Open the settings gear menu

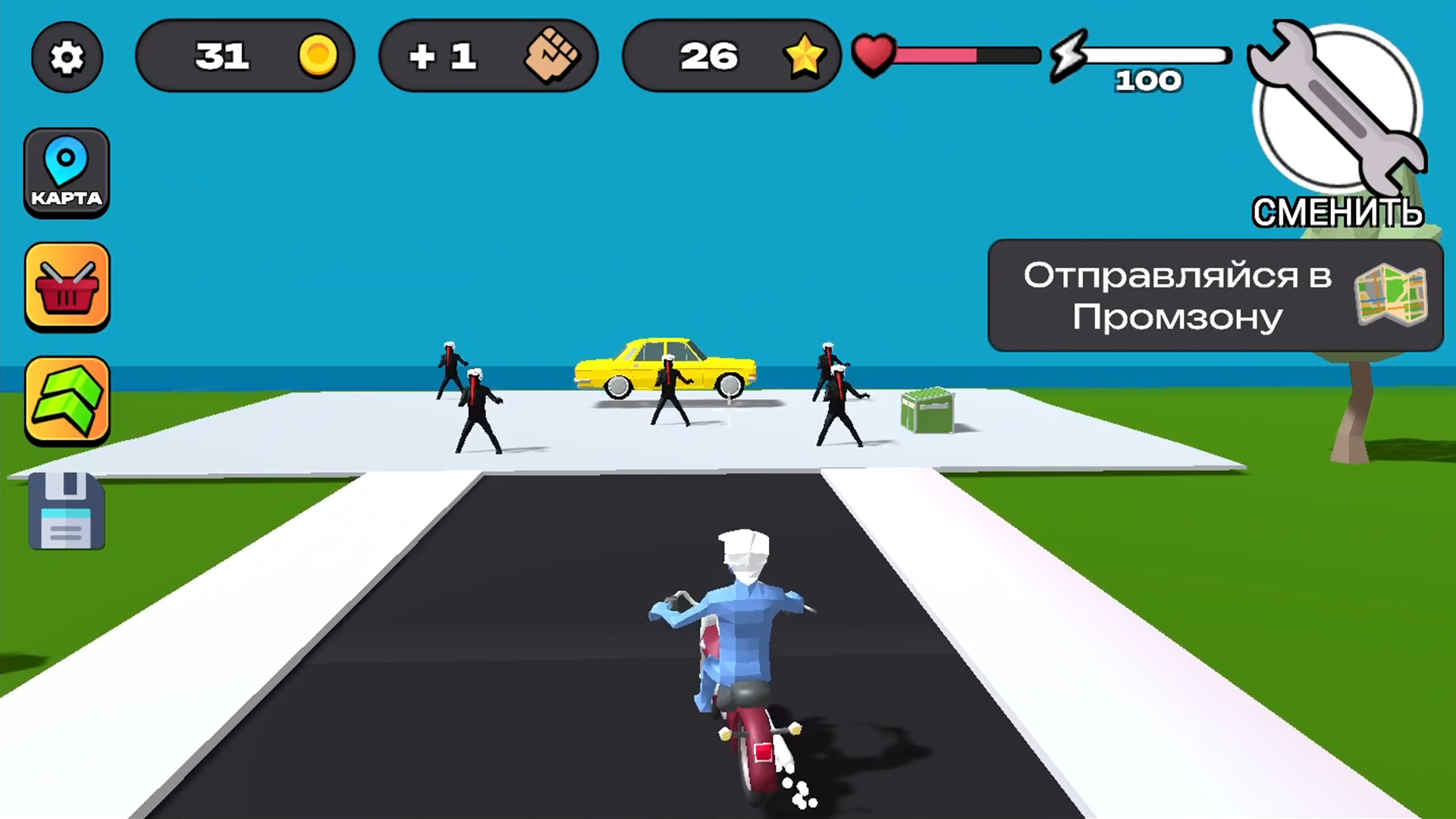click(67, 57)
